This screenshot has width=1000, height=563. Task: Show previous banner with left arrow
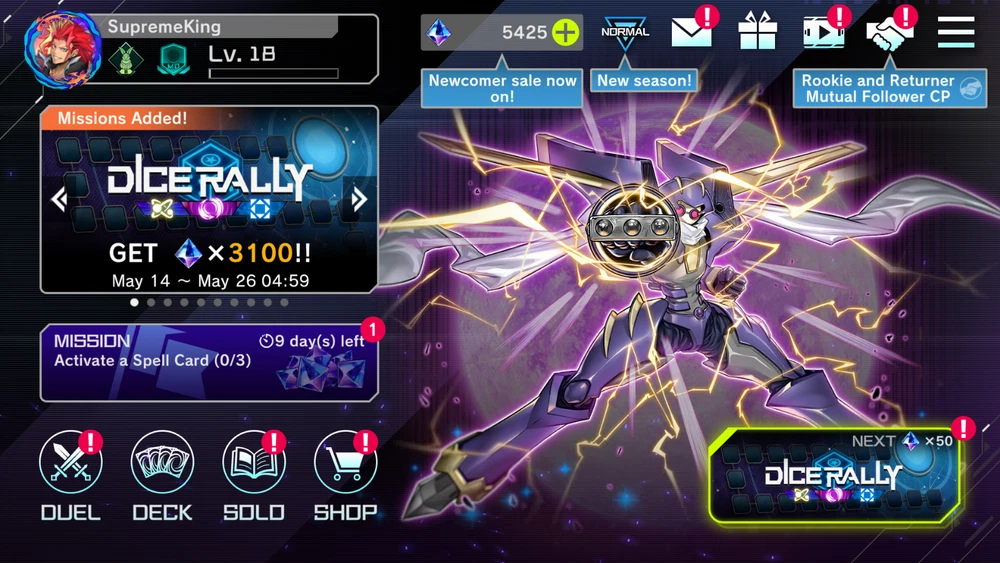point(59,200)
